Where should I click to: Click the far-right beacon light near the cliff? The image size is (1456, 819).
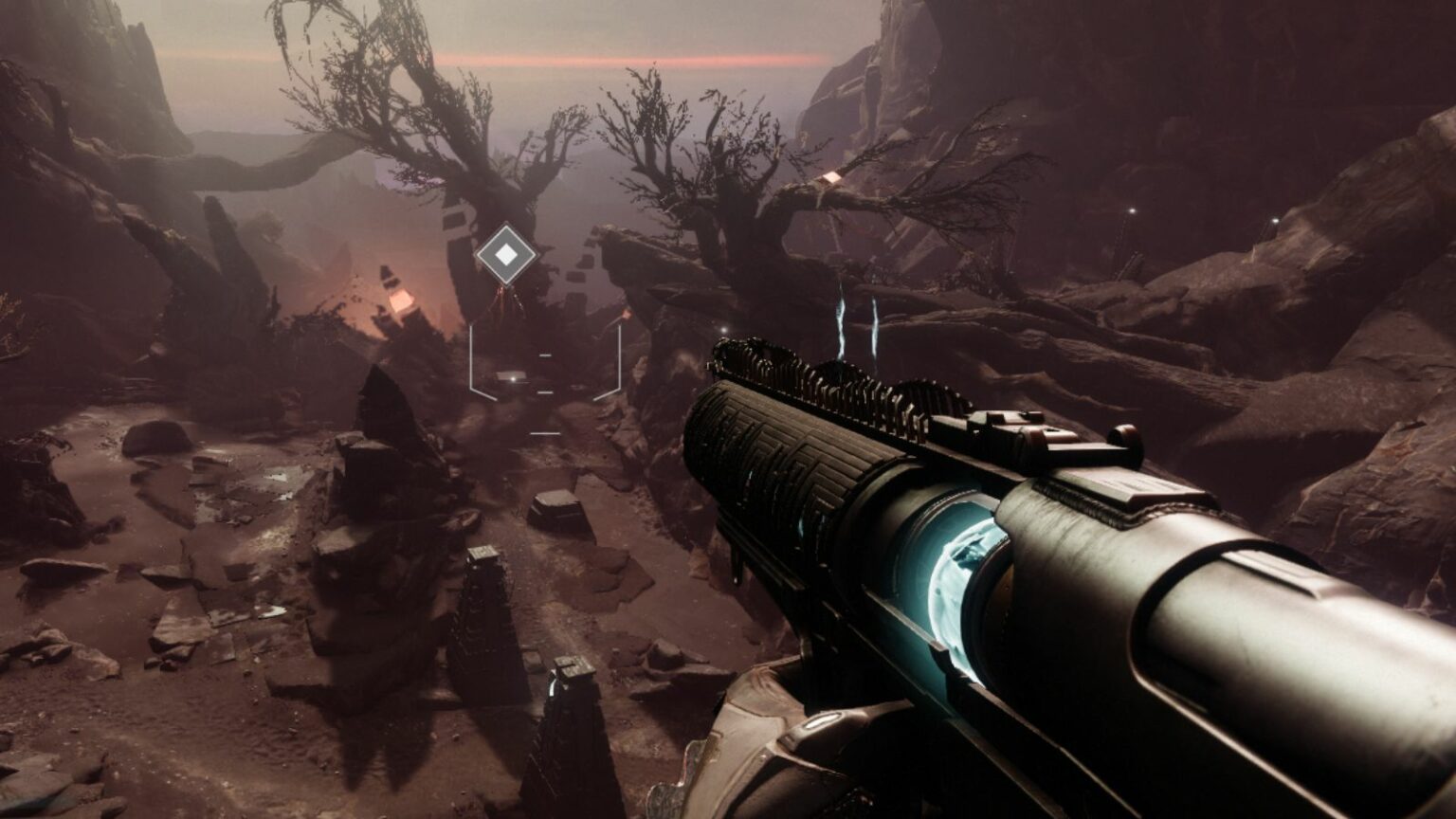[1276, 220]
